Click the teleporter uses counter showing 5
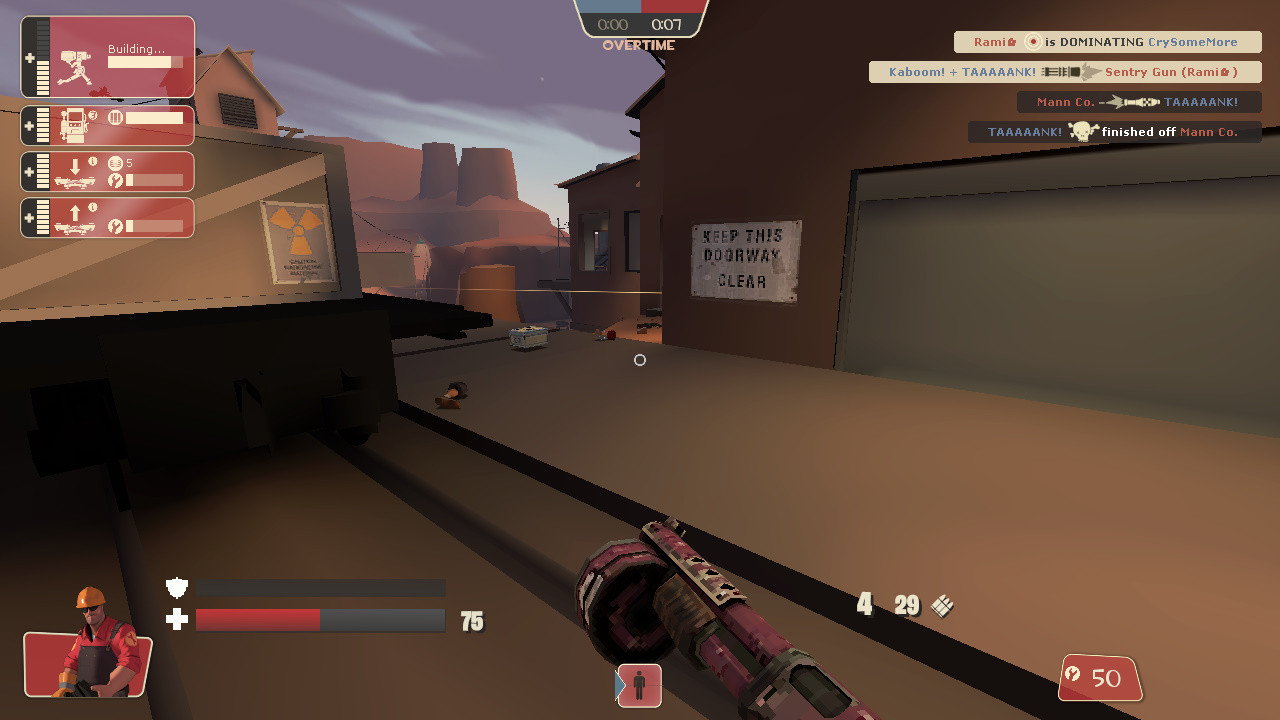The height and width of the screenshot is (720, 1280). tap(122, 162)
